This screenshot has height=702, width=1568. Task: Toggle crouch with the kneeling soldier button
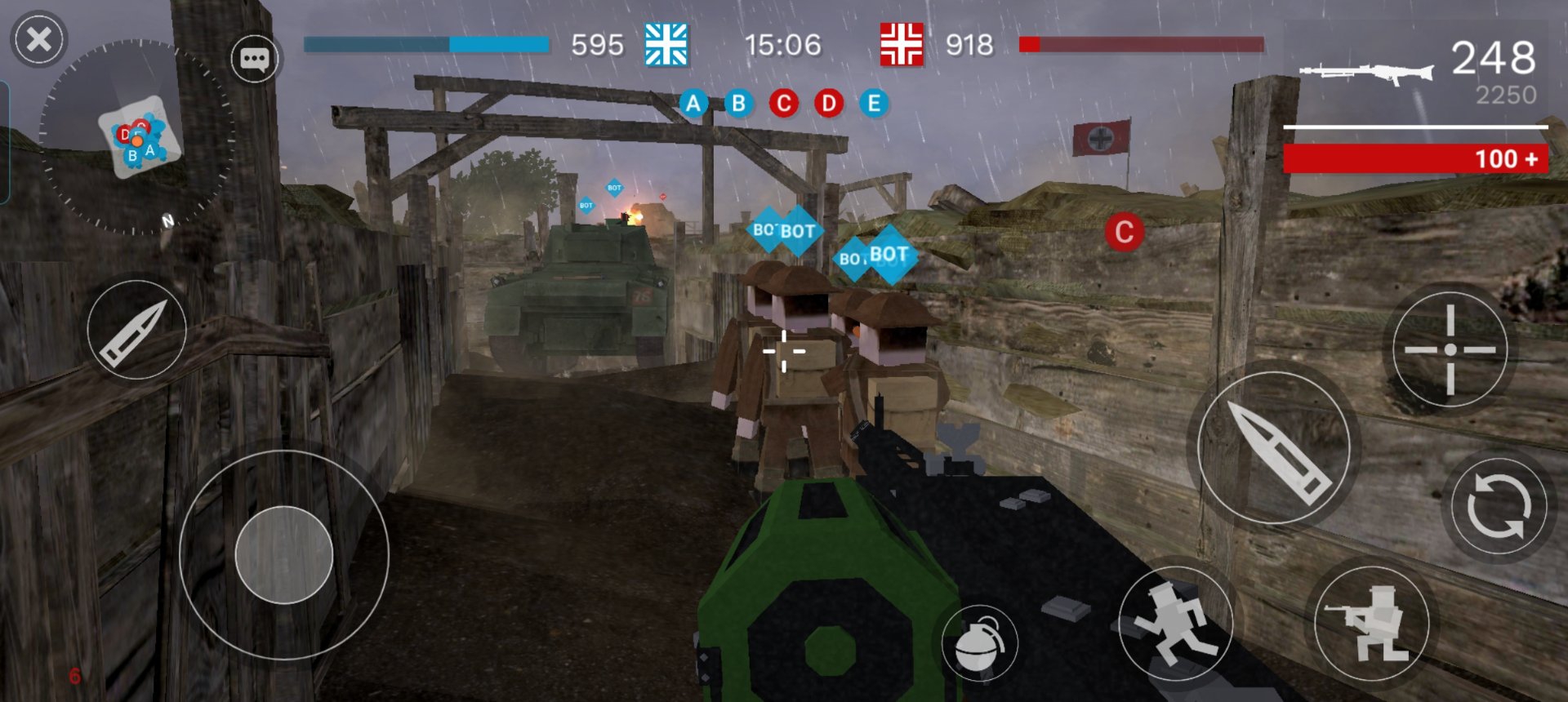point(1371,623)
